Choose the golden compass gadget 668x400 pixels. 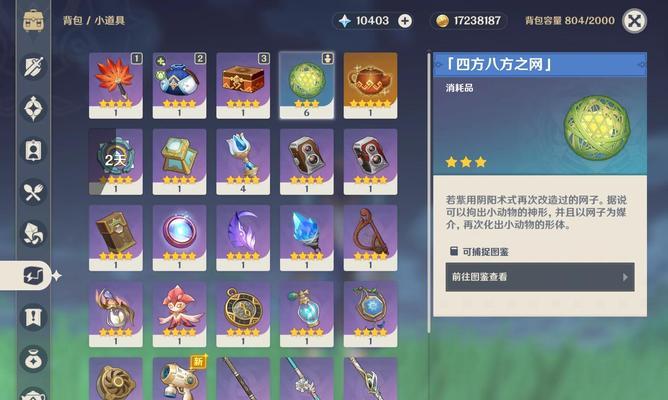[x=243, y=309]
